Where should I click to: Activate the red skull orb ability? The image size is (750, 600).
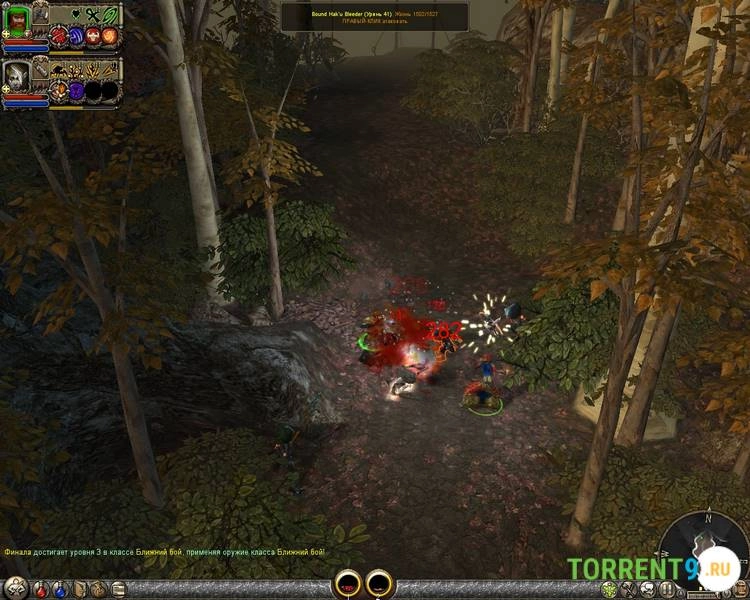[x=92, y=37]
